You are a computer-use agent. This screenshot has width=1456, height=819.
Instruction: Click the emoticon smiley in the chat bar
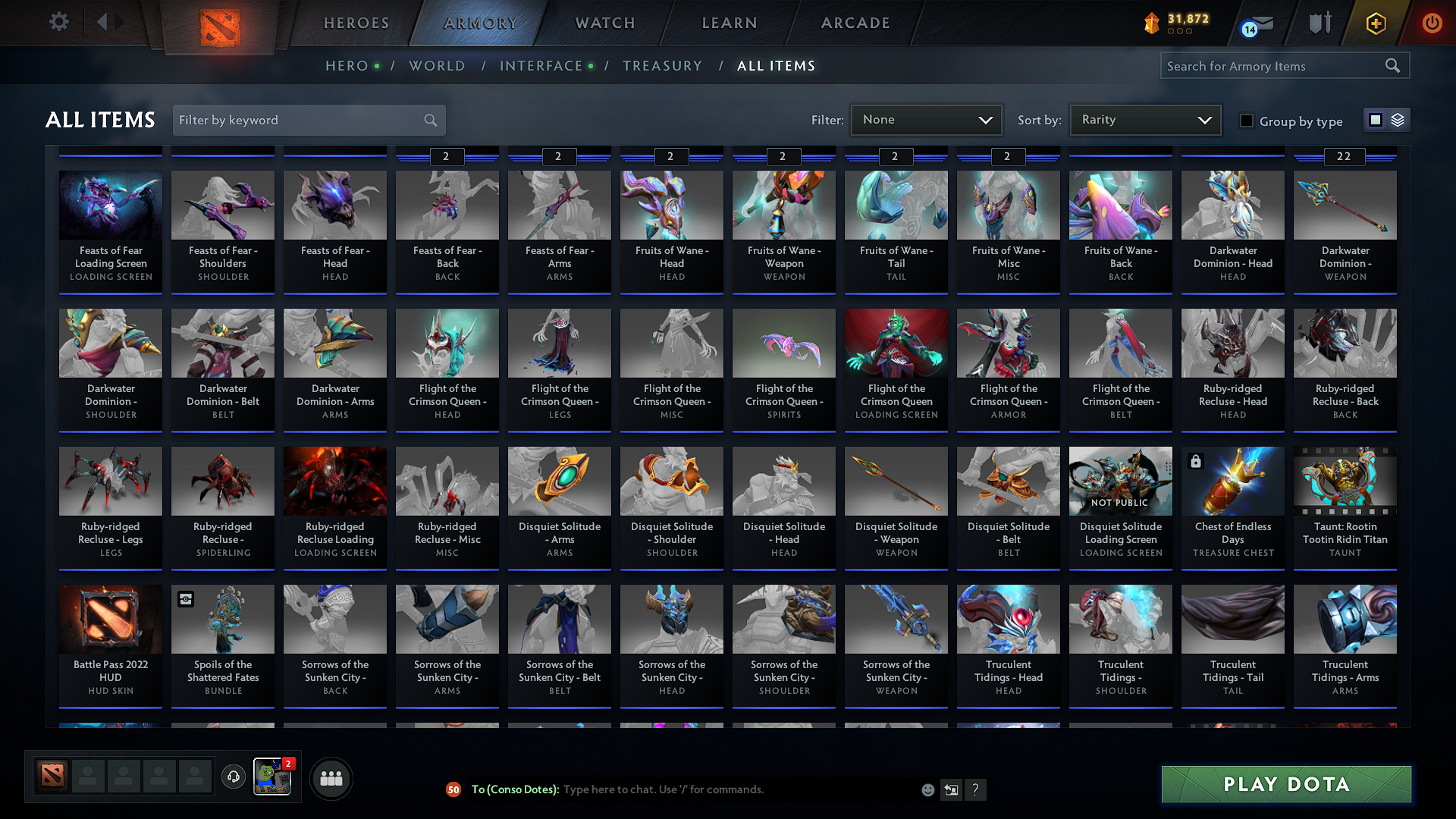[927, 789]
